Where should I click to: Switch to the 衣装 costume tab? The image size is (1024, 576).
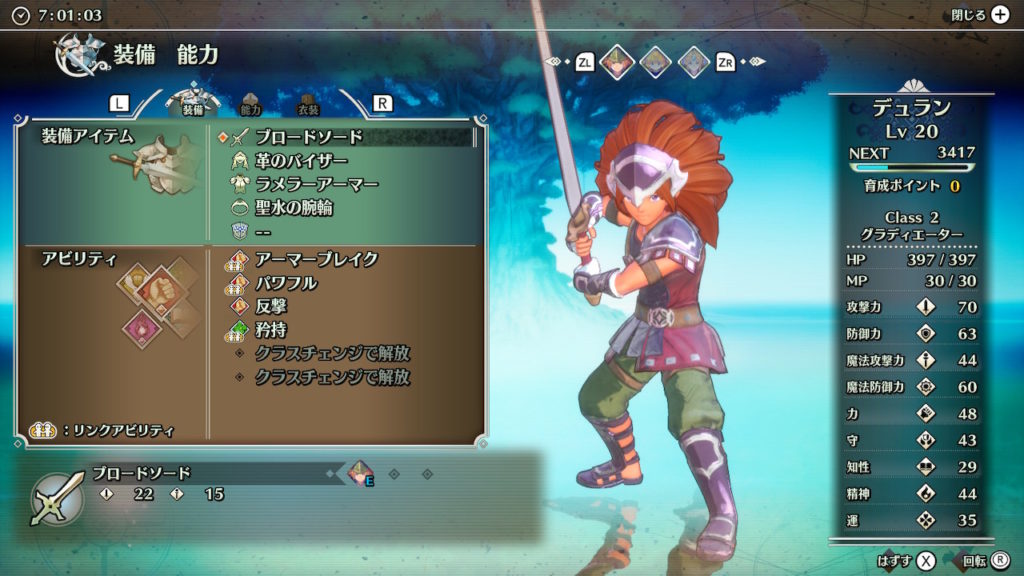point(308,104)
